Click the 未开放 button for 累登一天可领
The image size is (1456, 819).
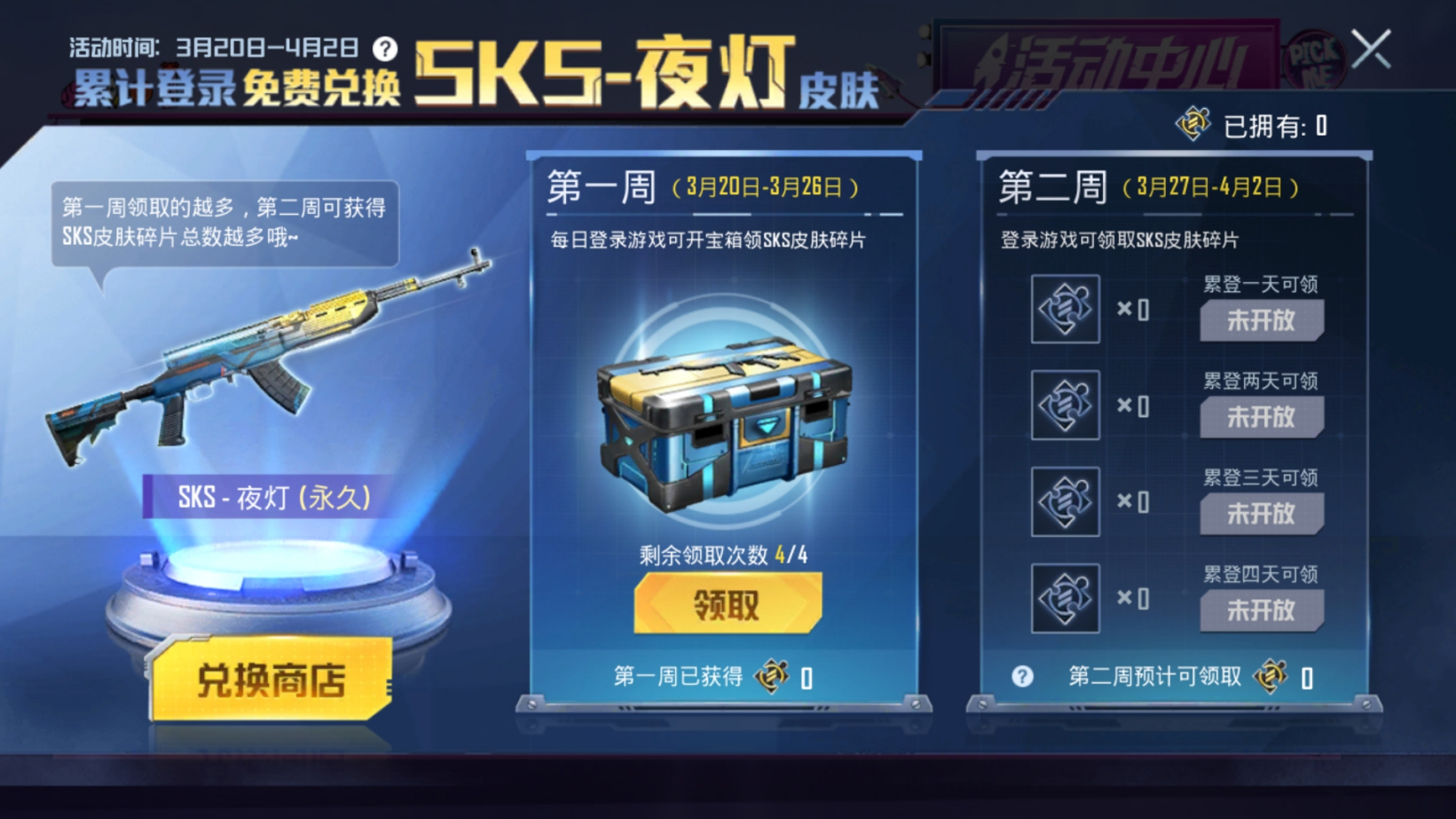point(1262,321)
